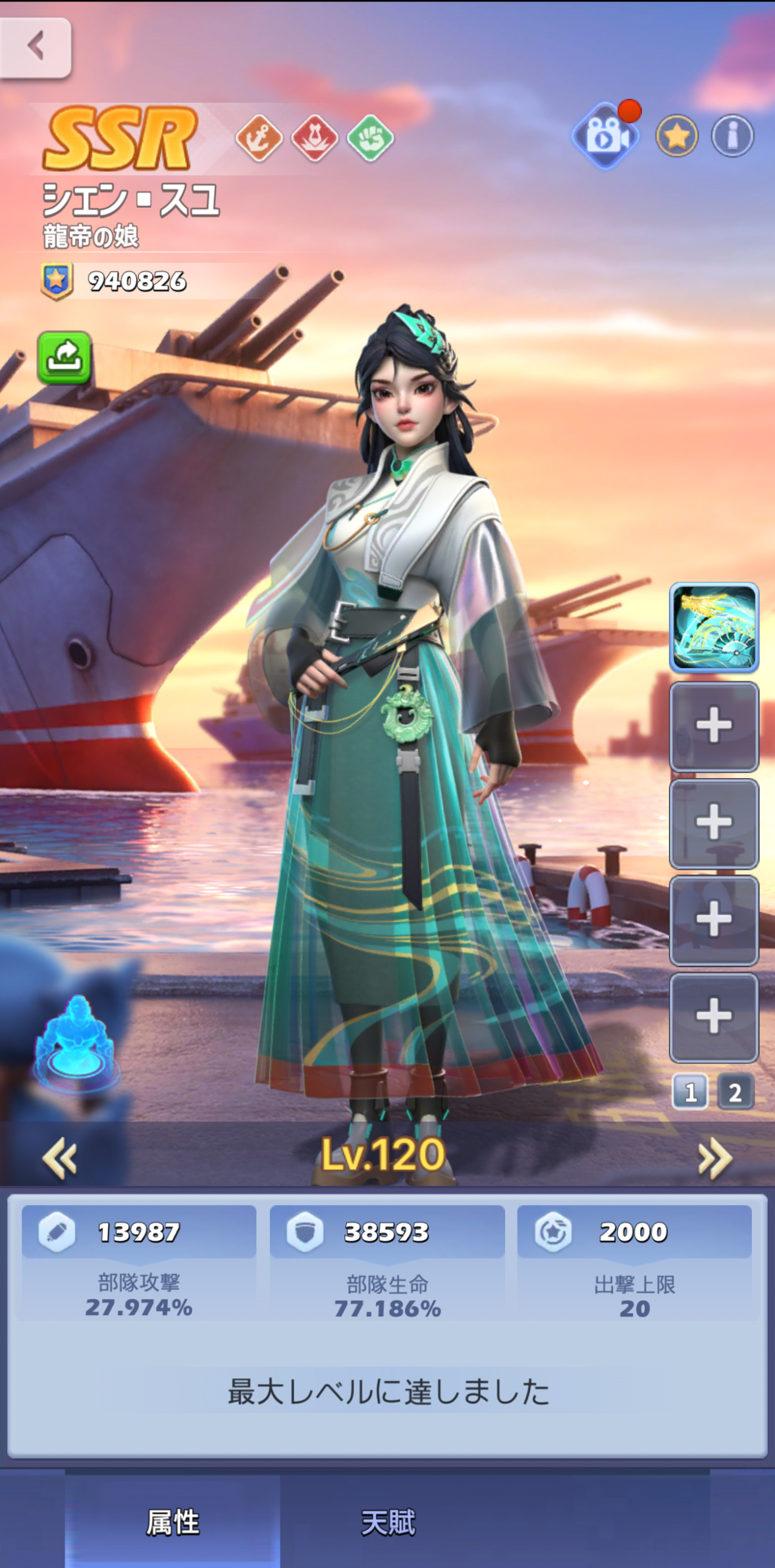The height and width of the screenshot is (1568, 775).
Task: Click the green share button
Action: [64, 358]
